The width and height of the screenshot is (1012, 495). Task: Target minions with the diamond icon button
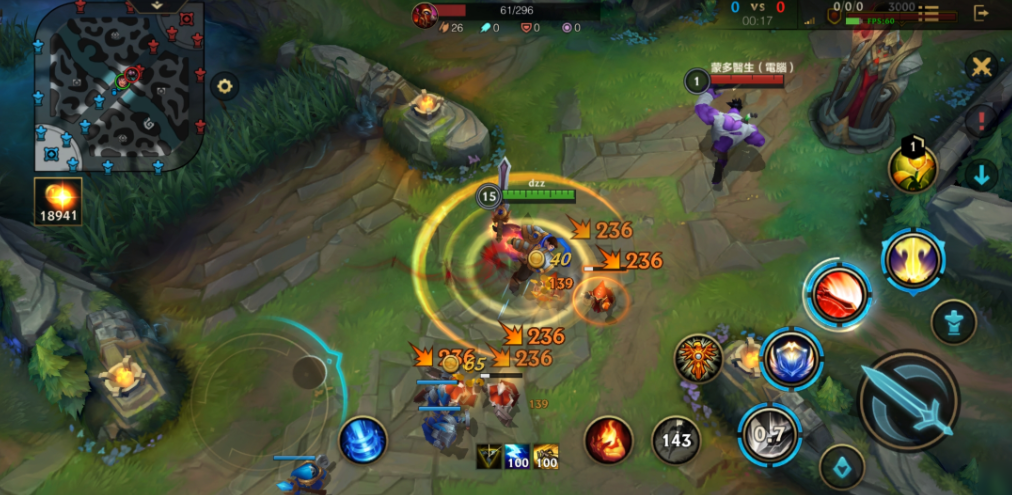(x=842, y=465)
